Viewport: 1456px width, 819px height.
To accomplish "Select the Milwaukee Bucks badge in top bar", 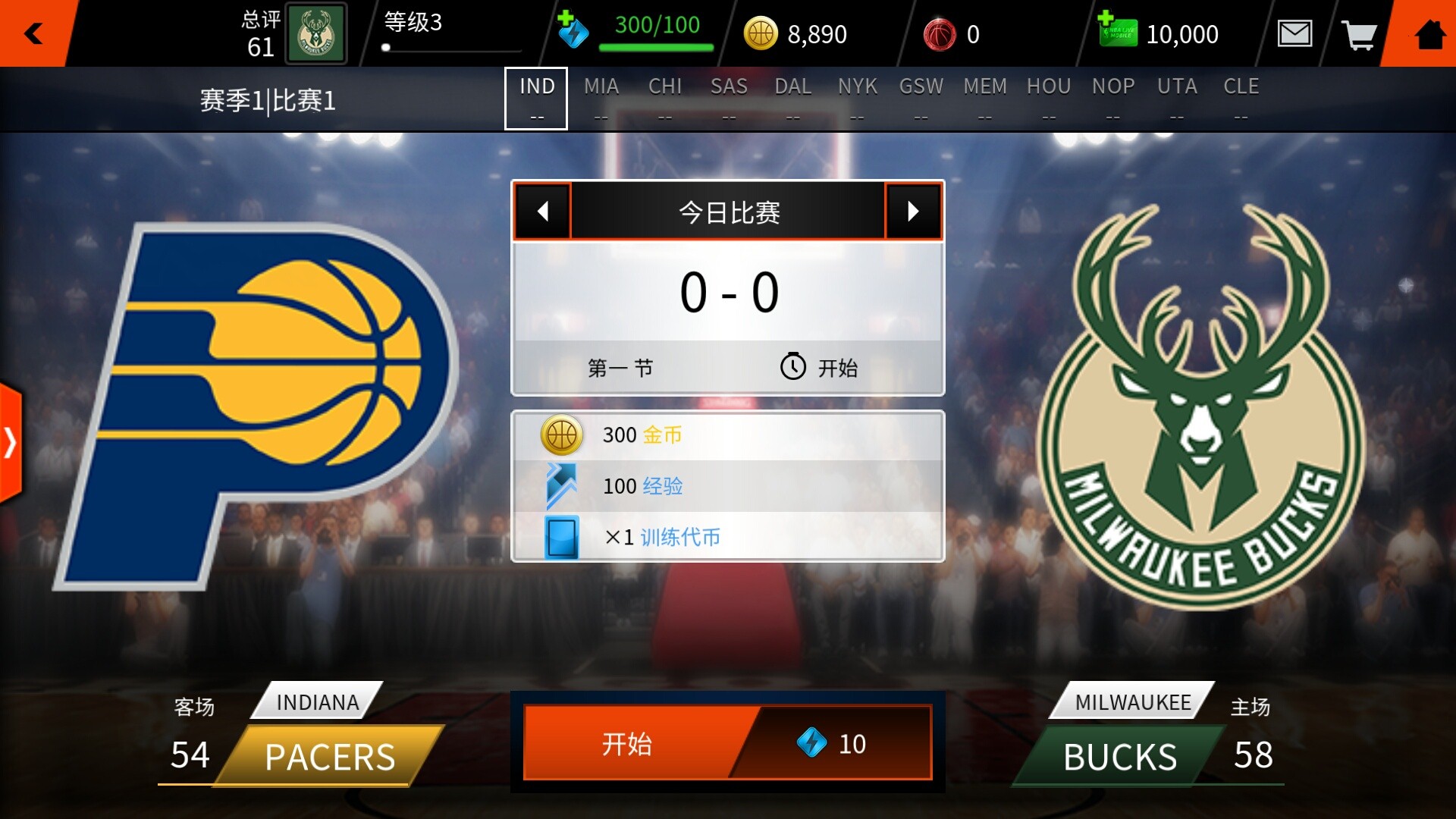I will coord(315,33).
